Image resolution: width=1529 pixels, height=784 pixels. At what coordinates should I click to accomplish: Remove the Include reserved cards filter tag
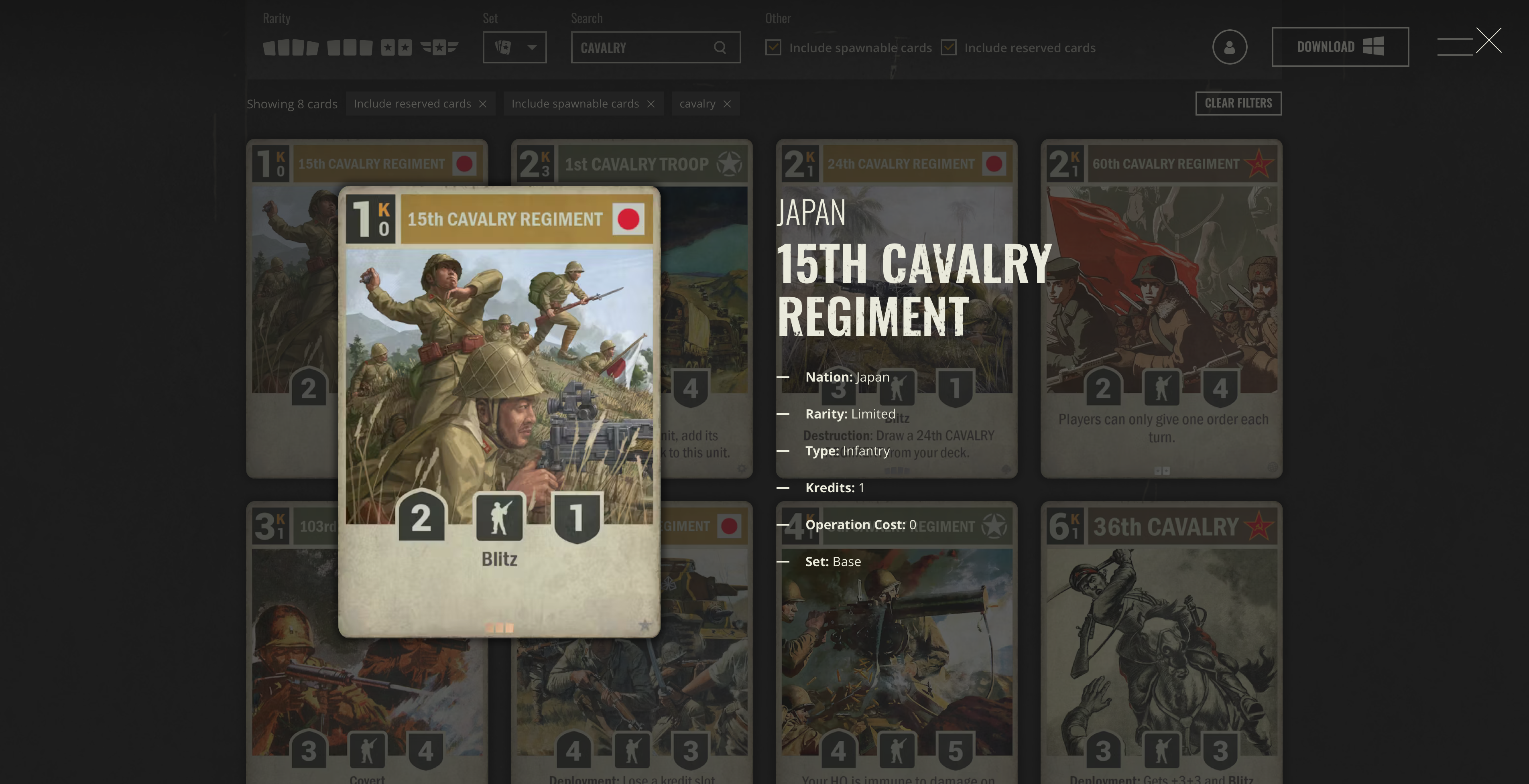tap(482, 104)
